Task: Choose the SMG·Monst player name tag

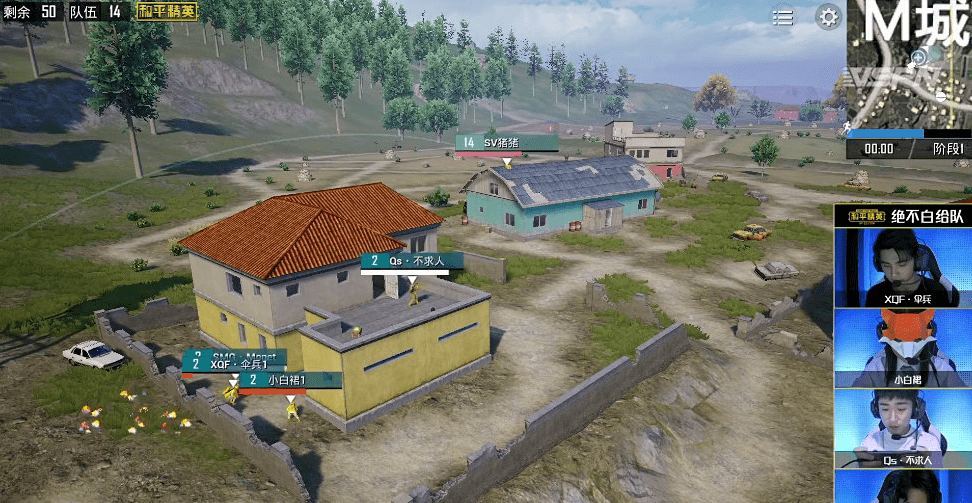Action: pyautogui.click(x=234, y=355)
